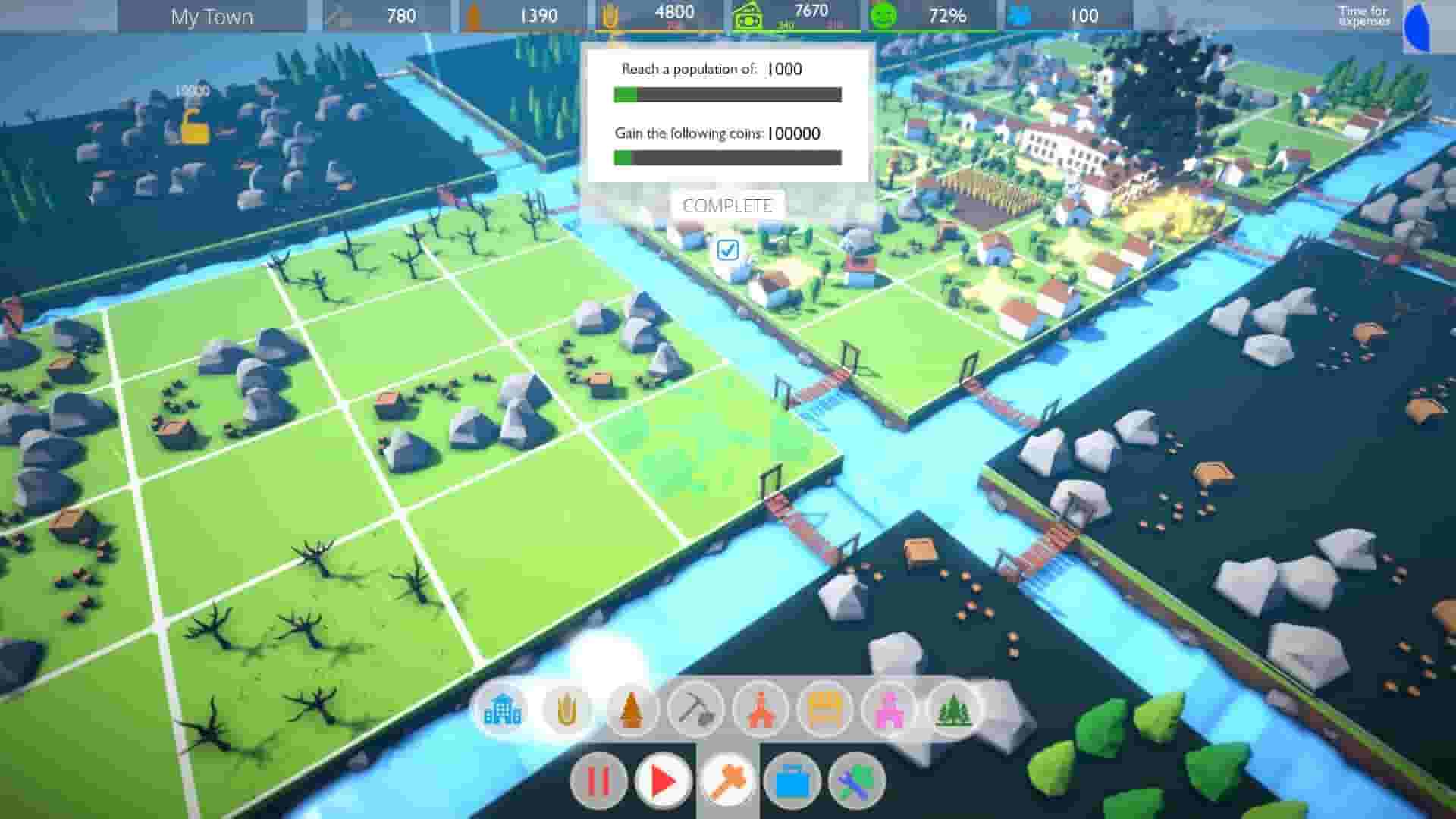Click the population progress bar
The height and width of the screenshot is (819, 1456).
(x=726, y=95)
